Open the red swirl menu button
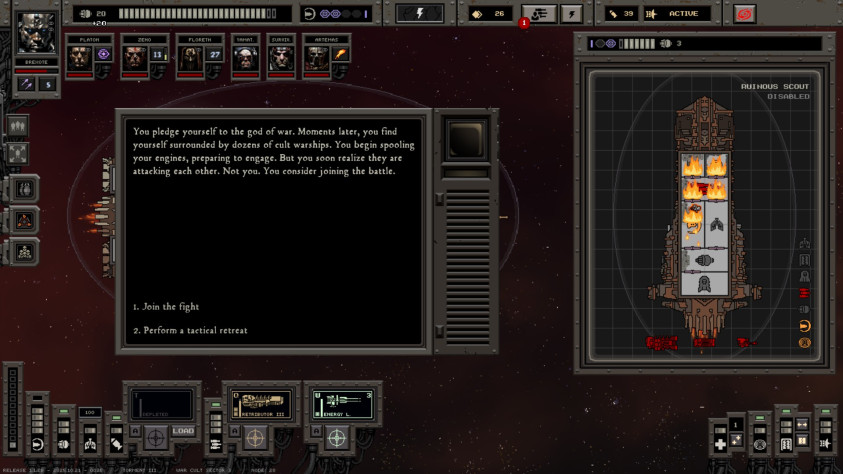843x474 pixels. pos(742,14)
